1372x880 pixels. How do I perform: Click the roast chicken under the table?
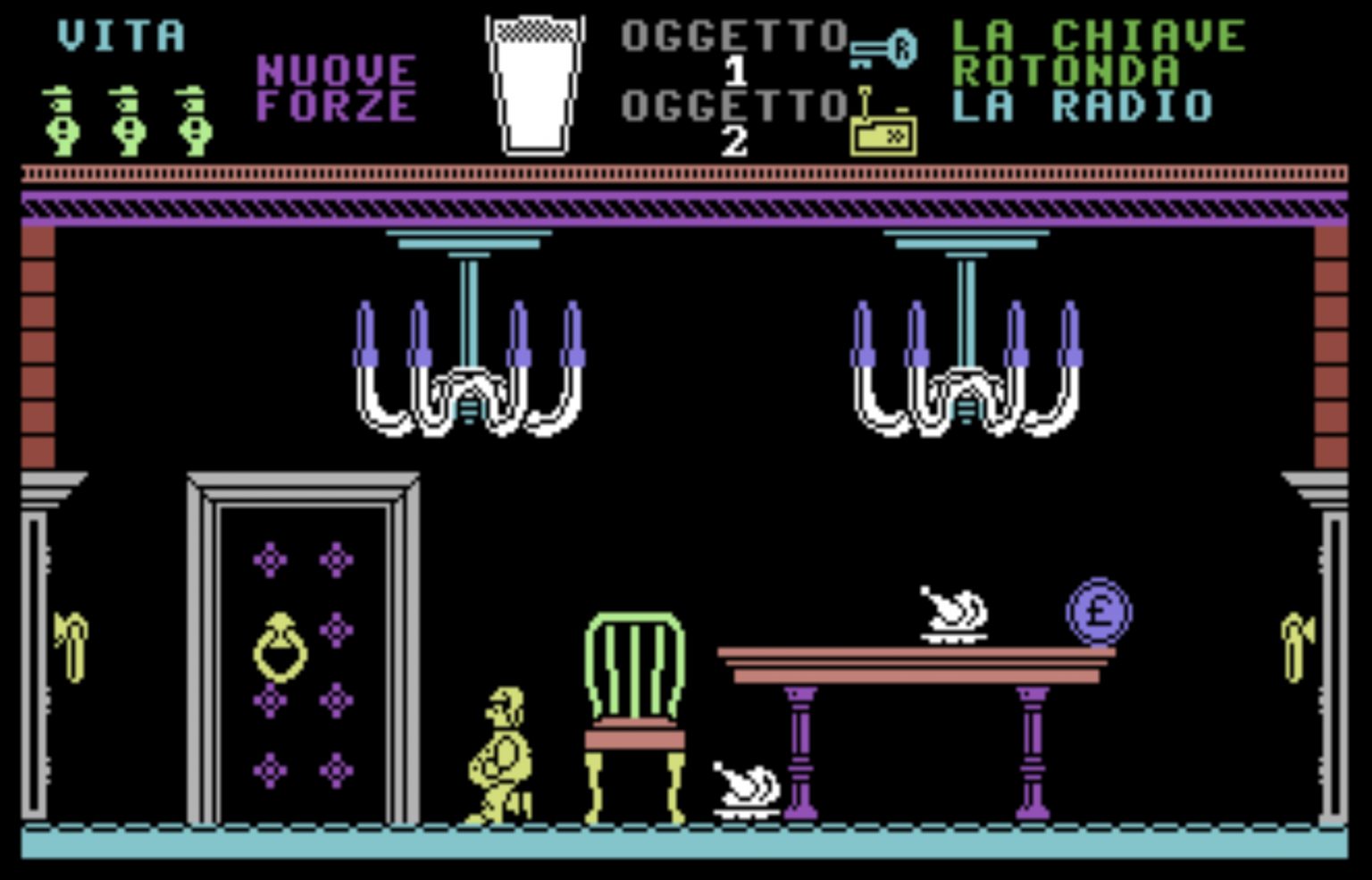coord(744,786)
